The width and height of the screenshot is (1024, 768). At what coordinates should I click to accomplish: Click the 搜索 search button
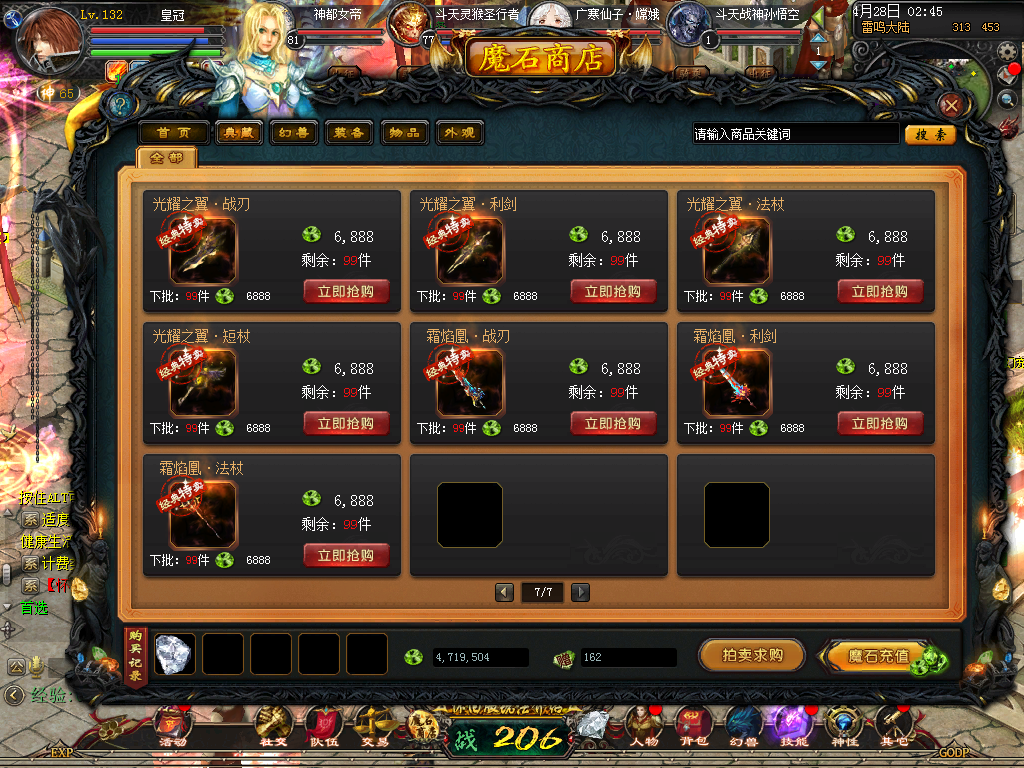coord(930,134)
